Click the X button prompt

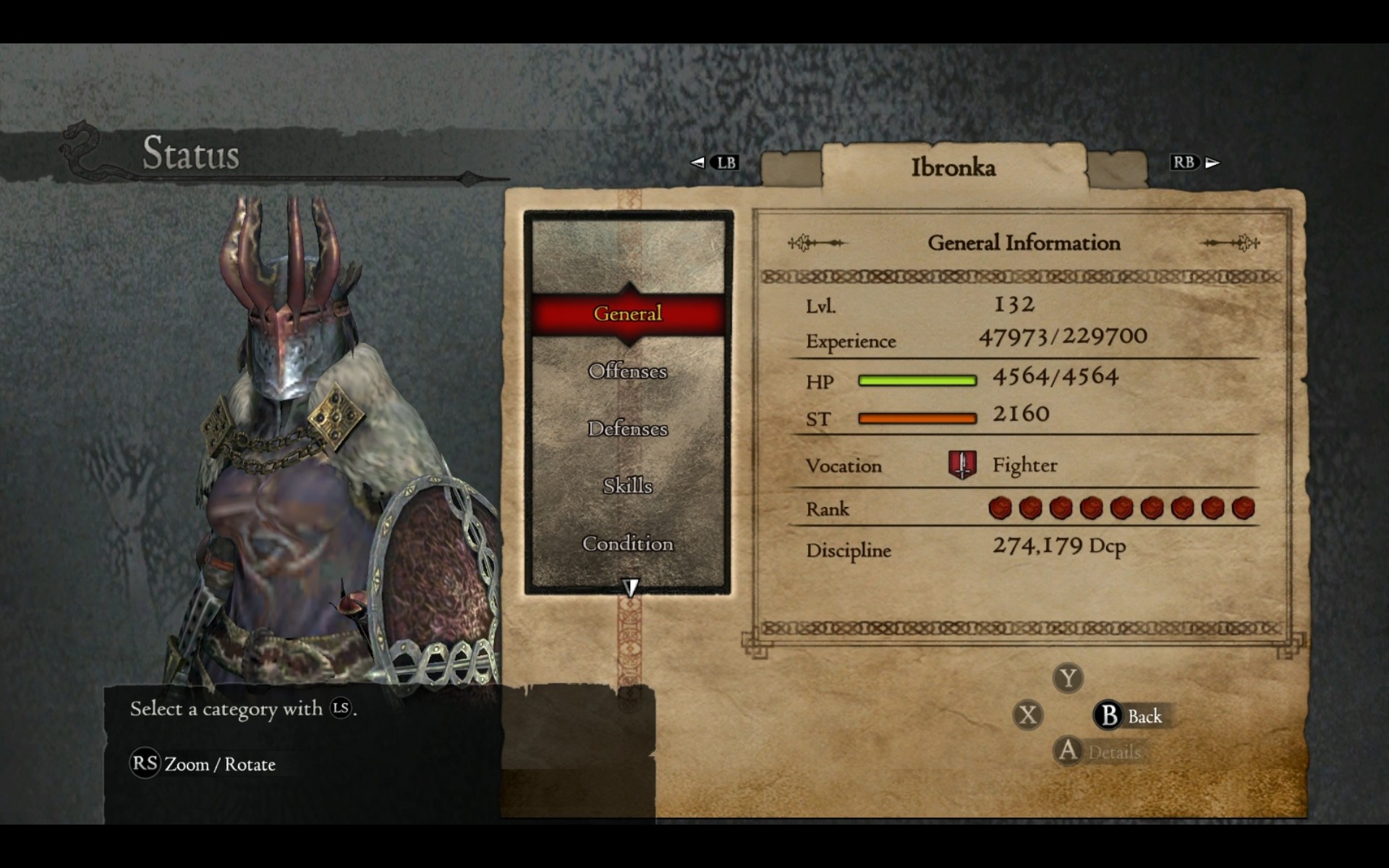tap(1029, 715)
